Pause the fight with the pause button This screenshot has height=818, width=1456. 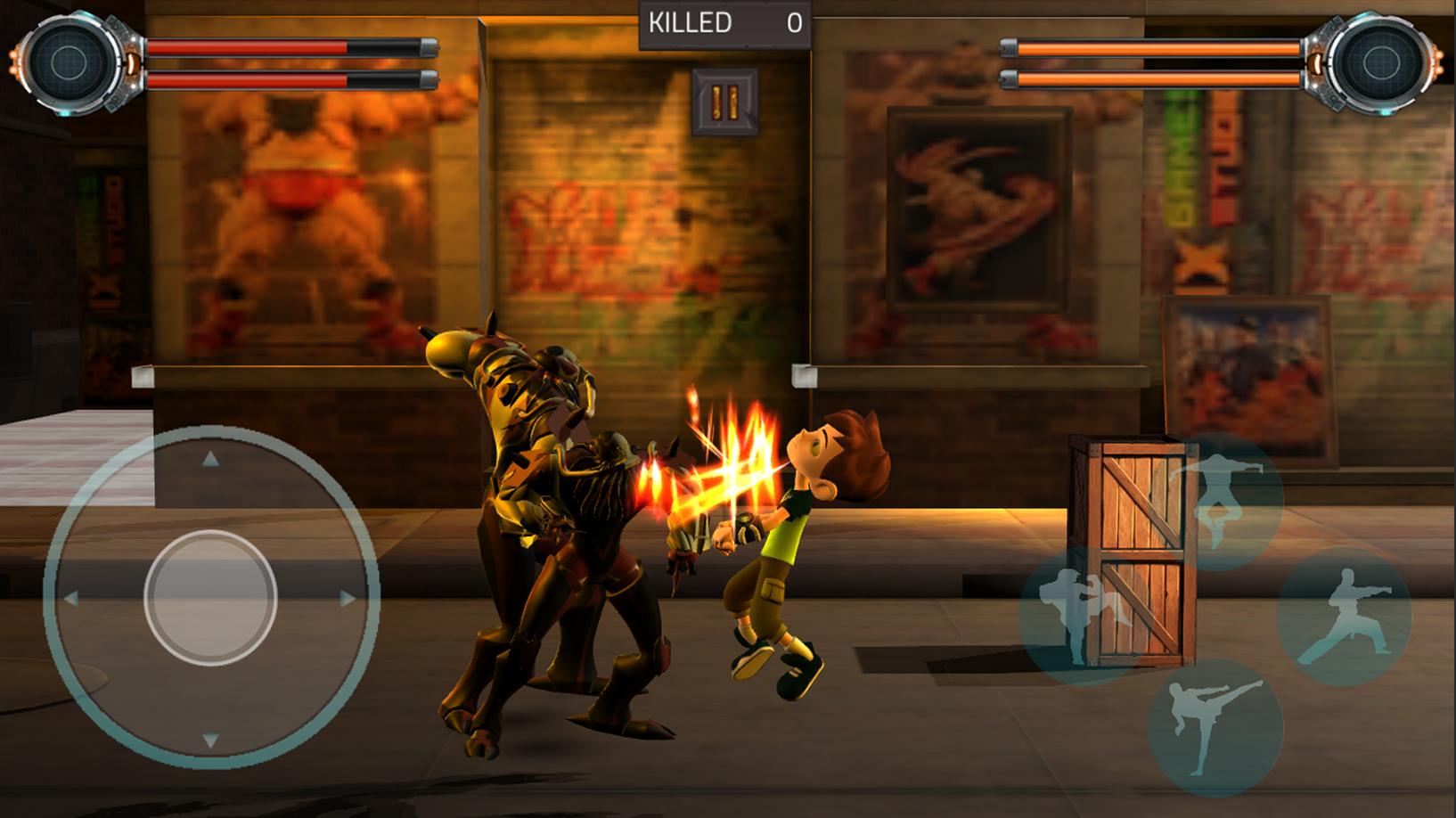click(x=724, y=102)
